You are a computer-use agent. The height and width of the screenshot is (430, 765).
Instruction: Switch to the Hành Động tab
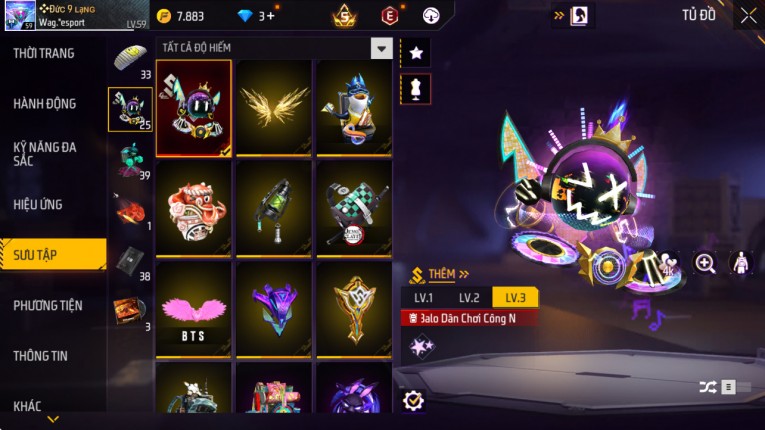coord(45,103)
